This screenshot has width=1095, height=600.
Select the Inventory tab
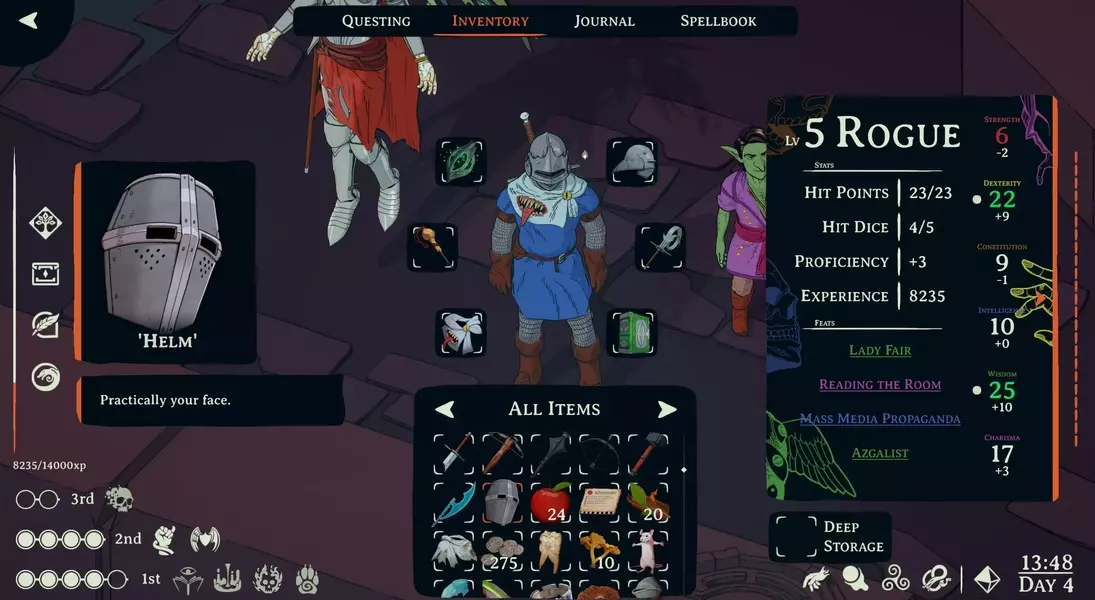[x=490, y=21]
